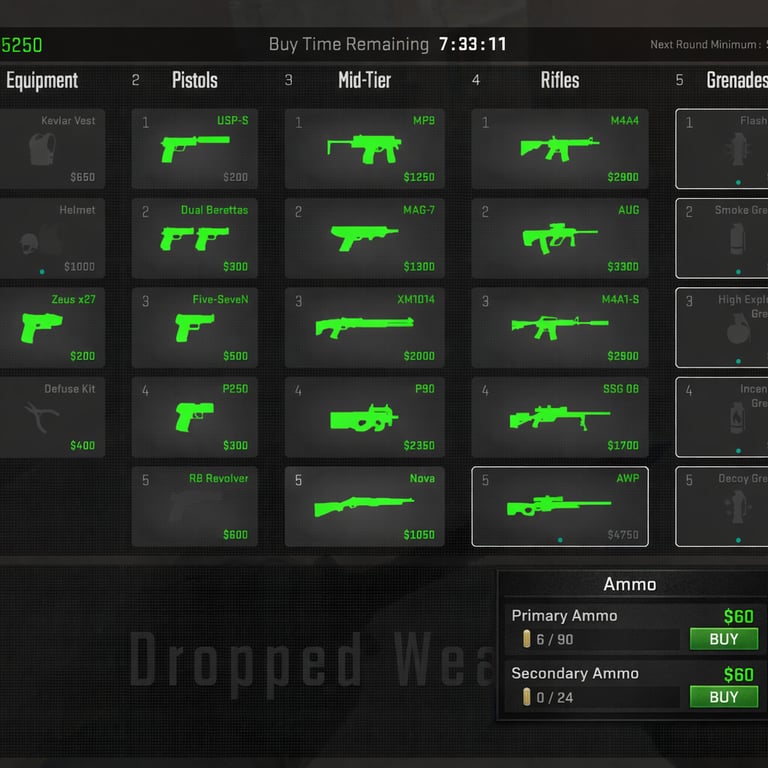Purchase the Five-SeveN pistol
This screenshot has width=768, height=768.
pyautogui.click(x=195, y=328)
